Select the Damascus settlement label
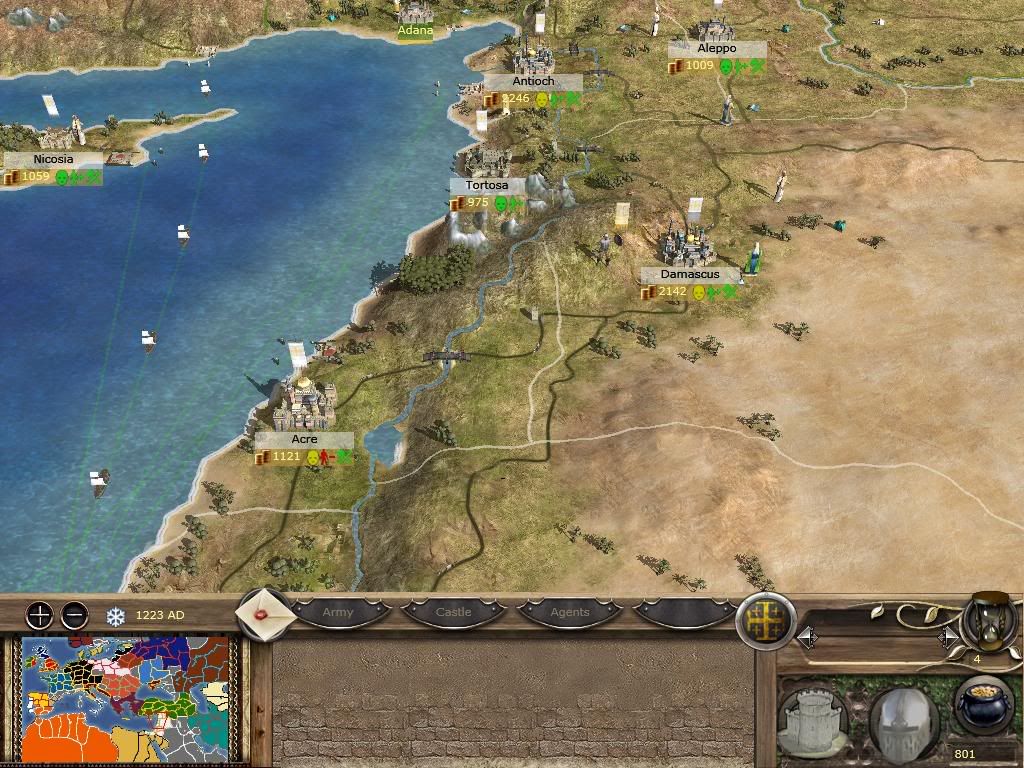Viewport: 1024px width, 768px height. pos(689,274)
